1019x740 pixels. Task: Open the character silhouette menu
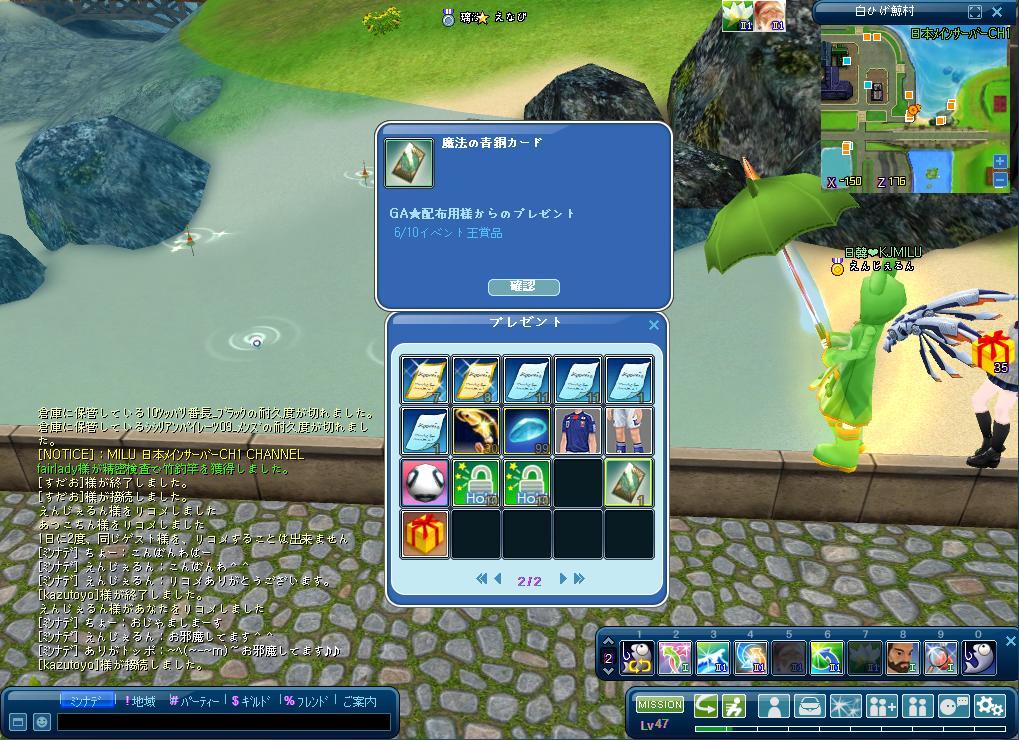[x=773, y=706]
